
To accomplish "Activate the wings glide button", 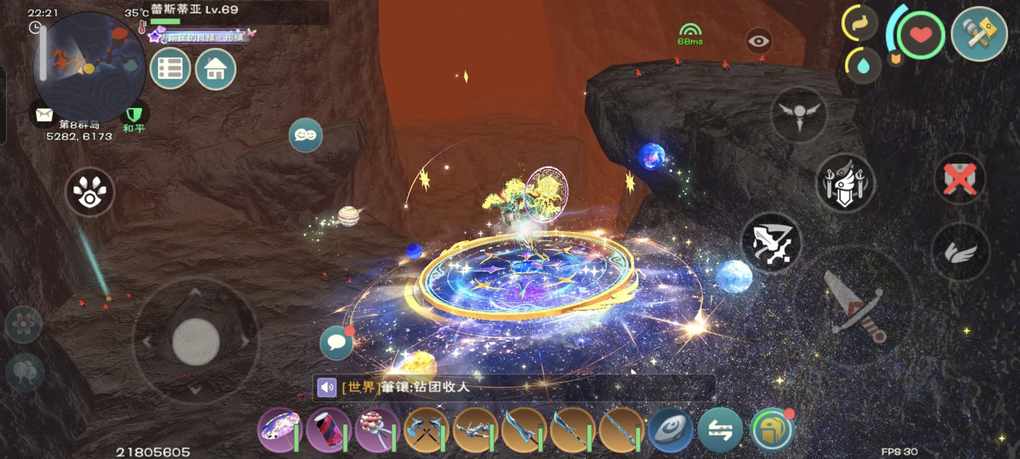I will (x=961, y=250).
